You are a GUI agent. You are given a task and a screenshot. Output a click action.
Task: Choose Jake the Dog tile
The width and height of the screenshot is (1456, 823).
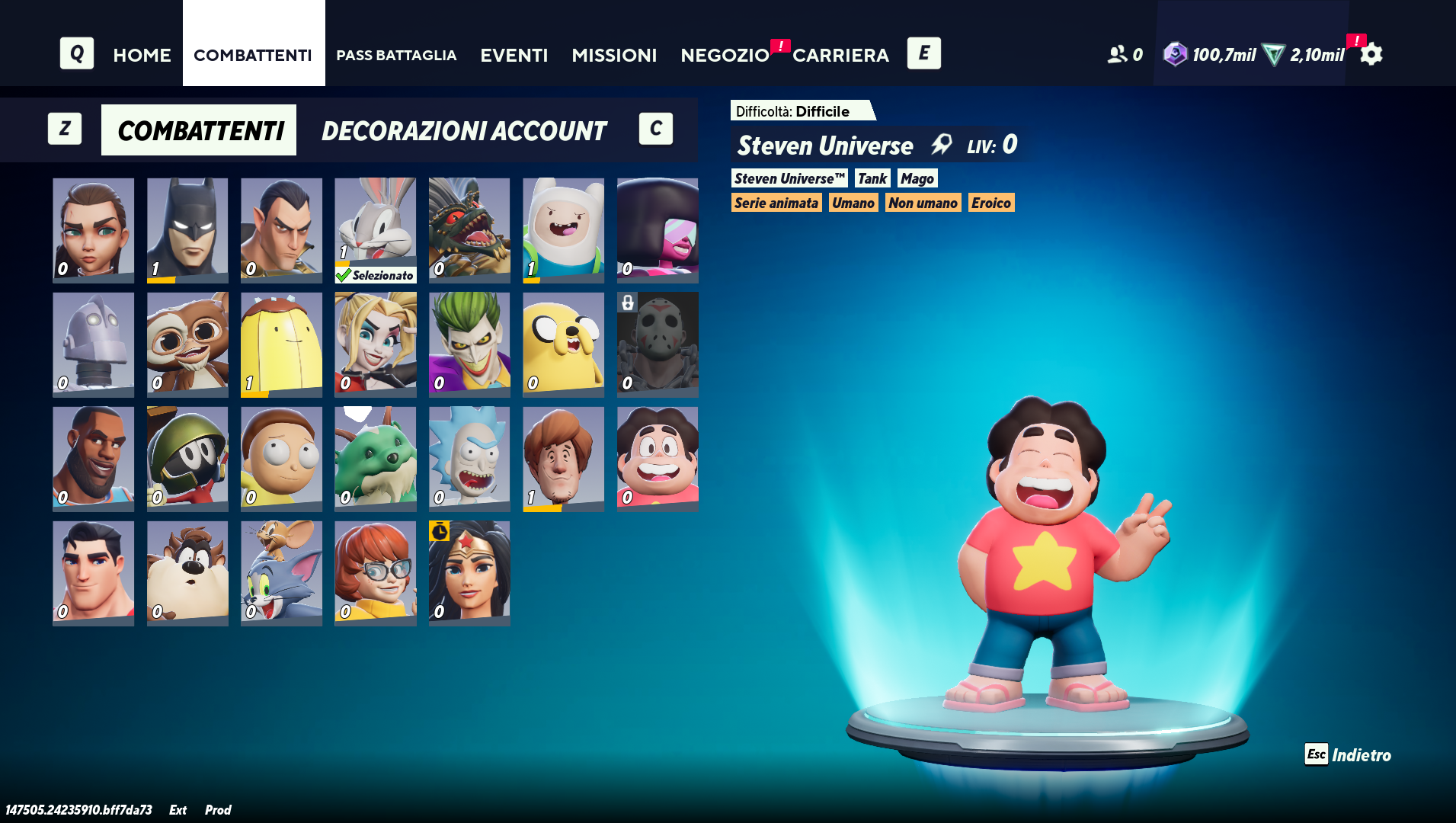[x=563, y=344]
